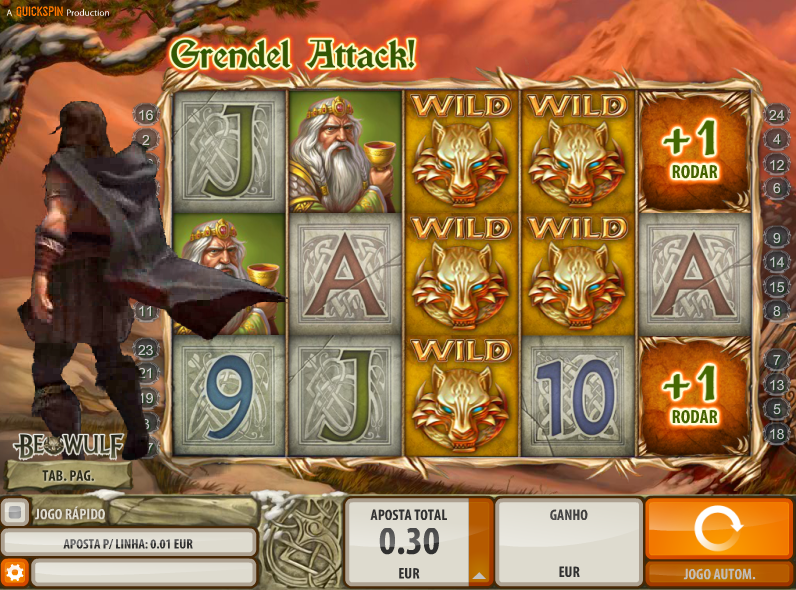The image size is (796, 590).
Task: Open the JOGO AUTOM. autoplay options
Action: (x=719, y=574)
